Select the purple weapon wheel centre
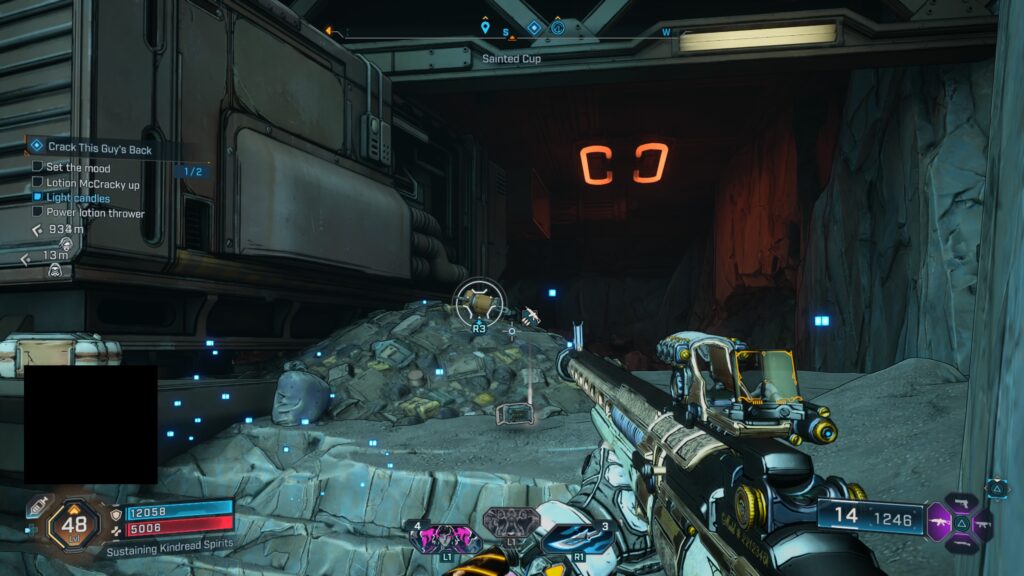This screenshot has width=1024, height=576. [958, 522]
